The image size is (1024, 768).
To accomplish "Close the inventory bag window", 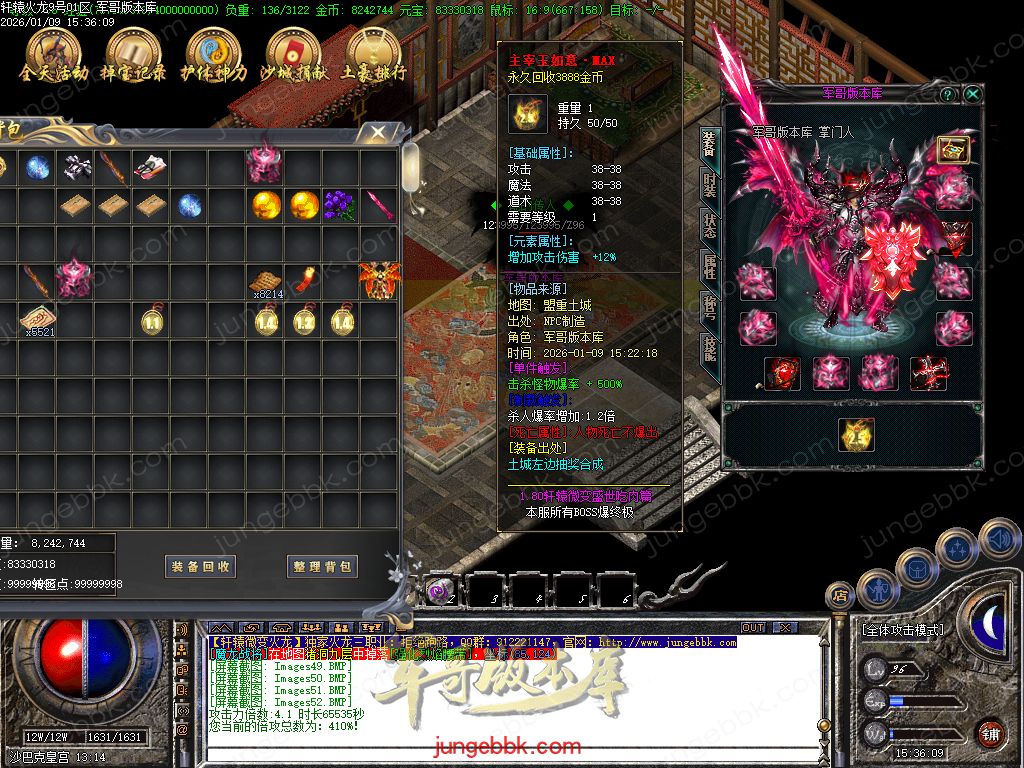I will 377,132.
